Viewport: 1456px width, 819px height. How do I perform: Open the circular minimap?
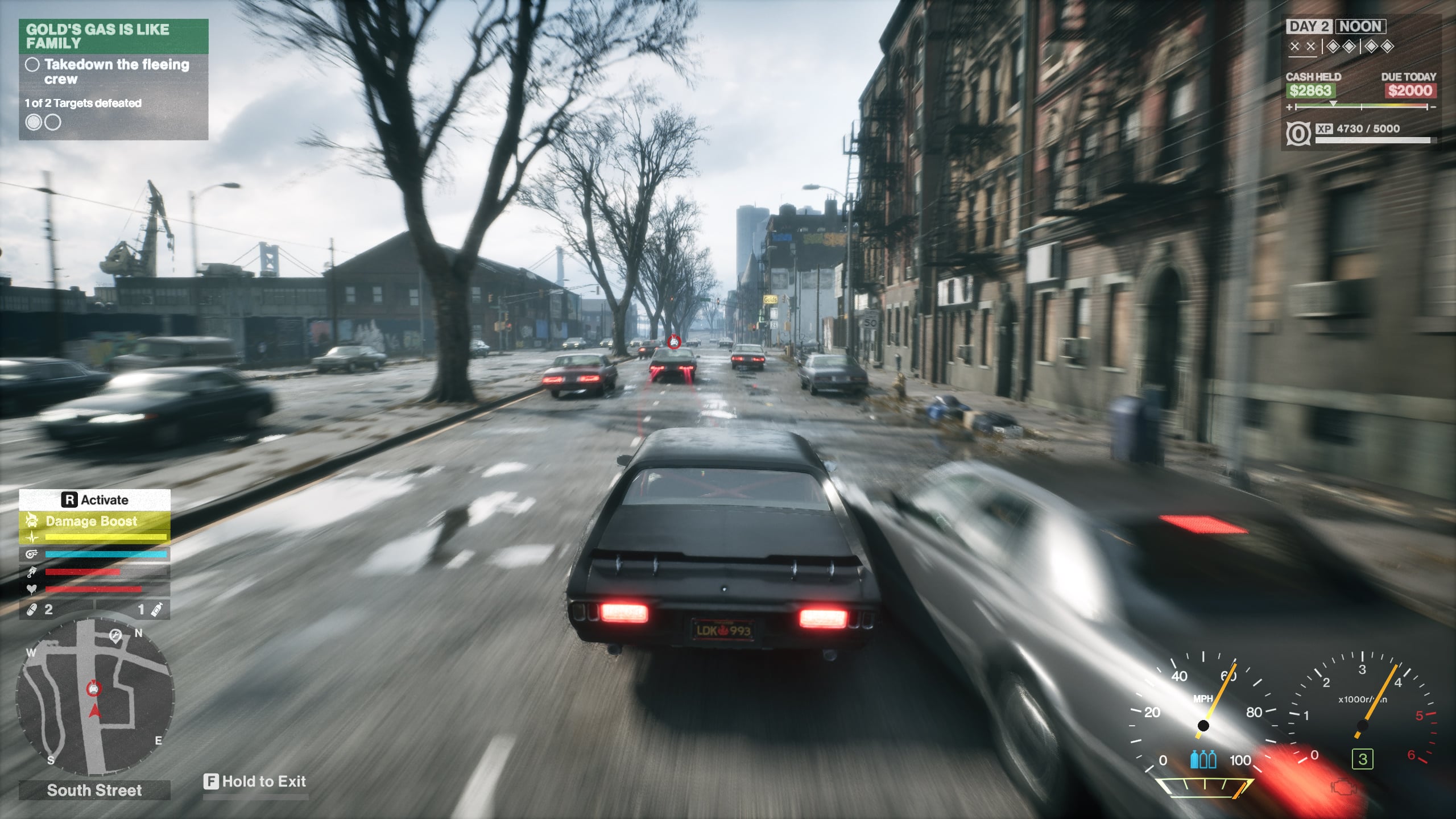[94, 697]
